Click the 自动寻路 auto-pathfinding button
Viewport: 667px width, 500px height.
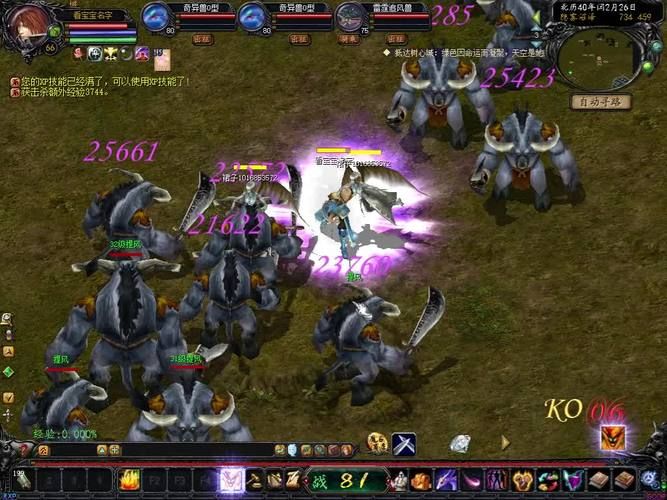(600, 101)
